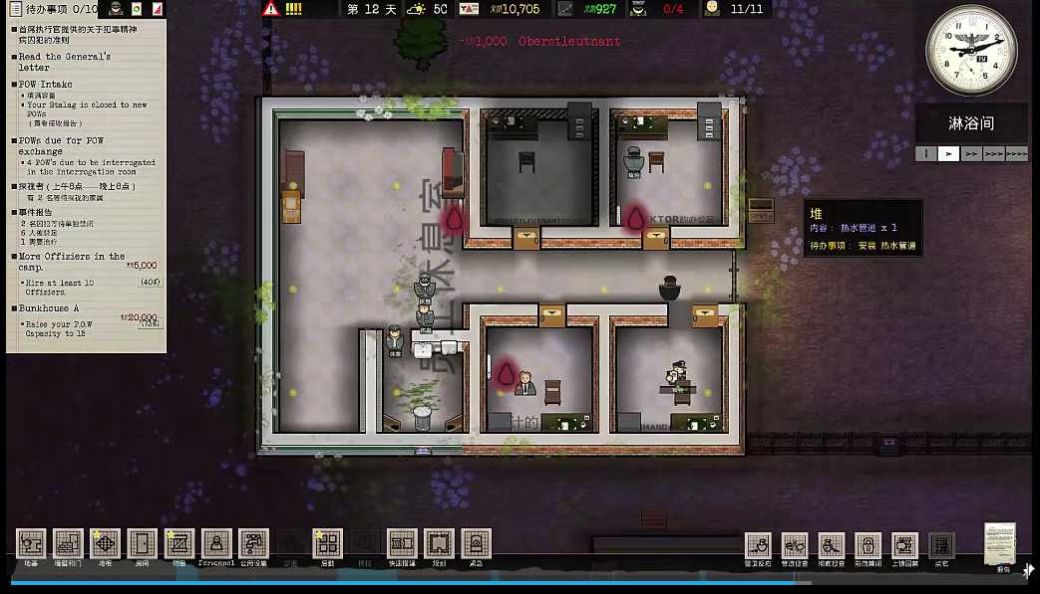Open the reports paper sheet

[999, 543]
